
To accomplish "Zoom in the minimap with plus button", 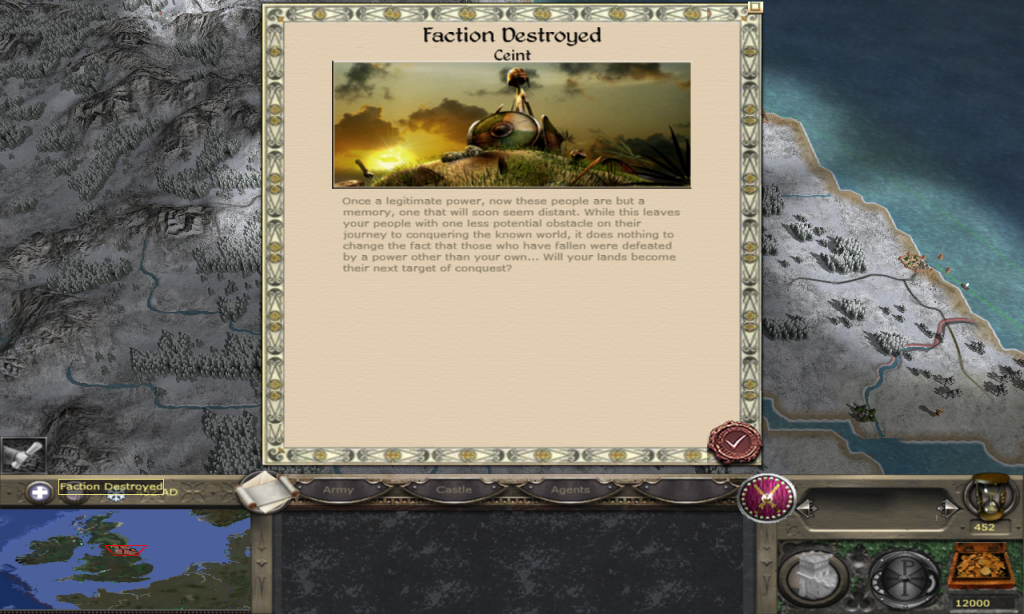I will coord(39,492).
